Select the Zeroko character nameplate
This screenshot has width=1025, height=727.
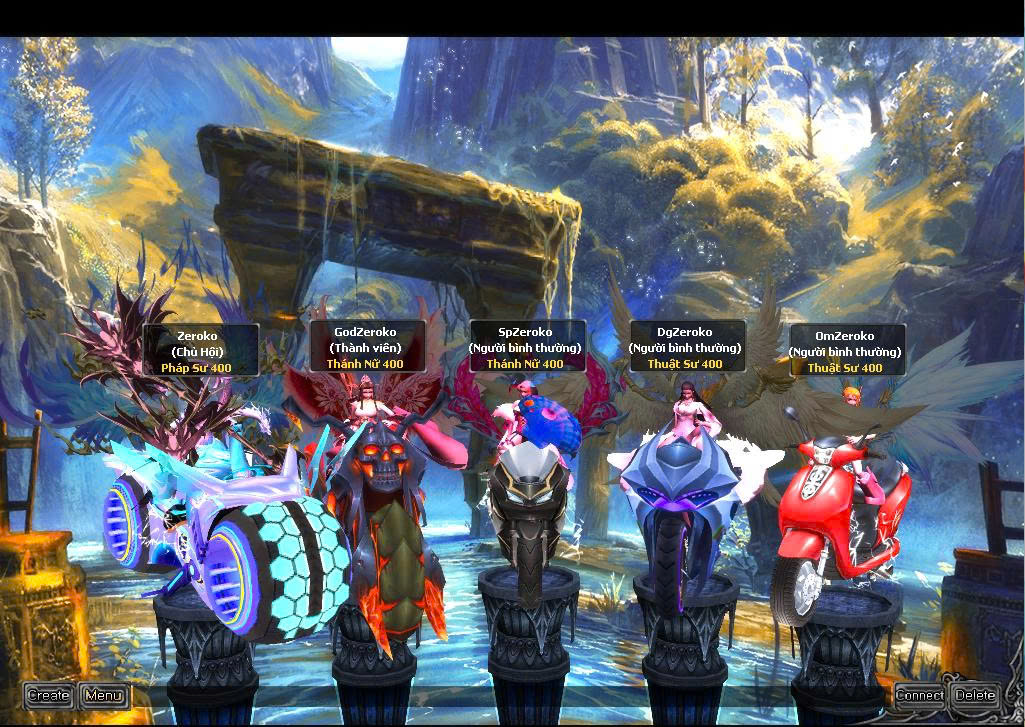[197, 351]
